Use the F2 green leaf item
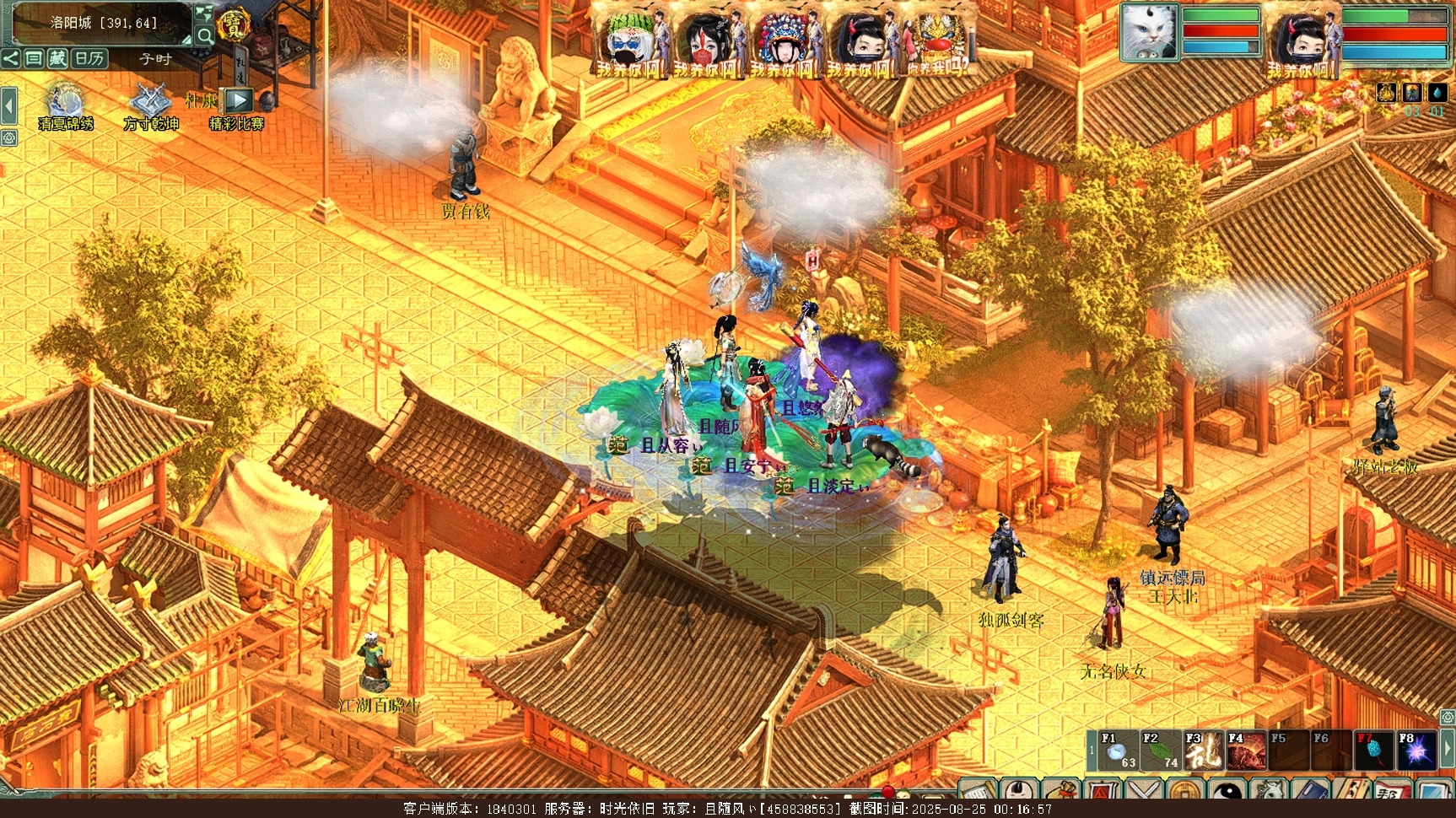Viewport: 1456px width, 818px height. [x=1161, y=751]
